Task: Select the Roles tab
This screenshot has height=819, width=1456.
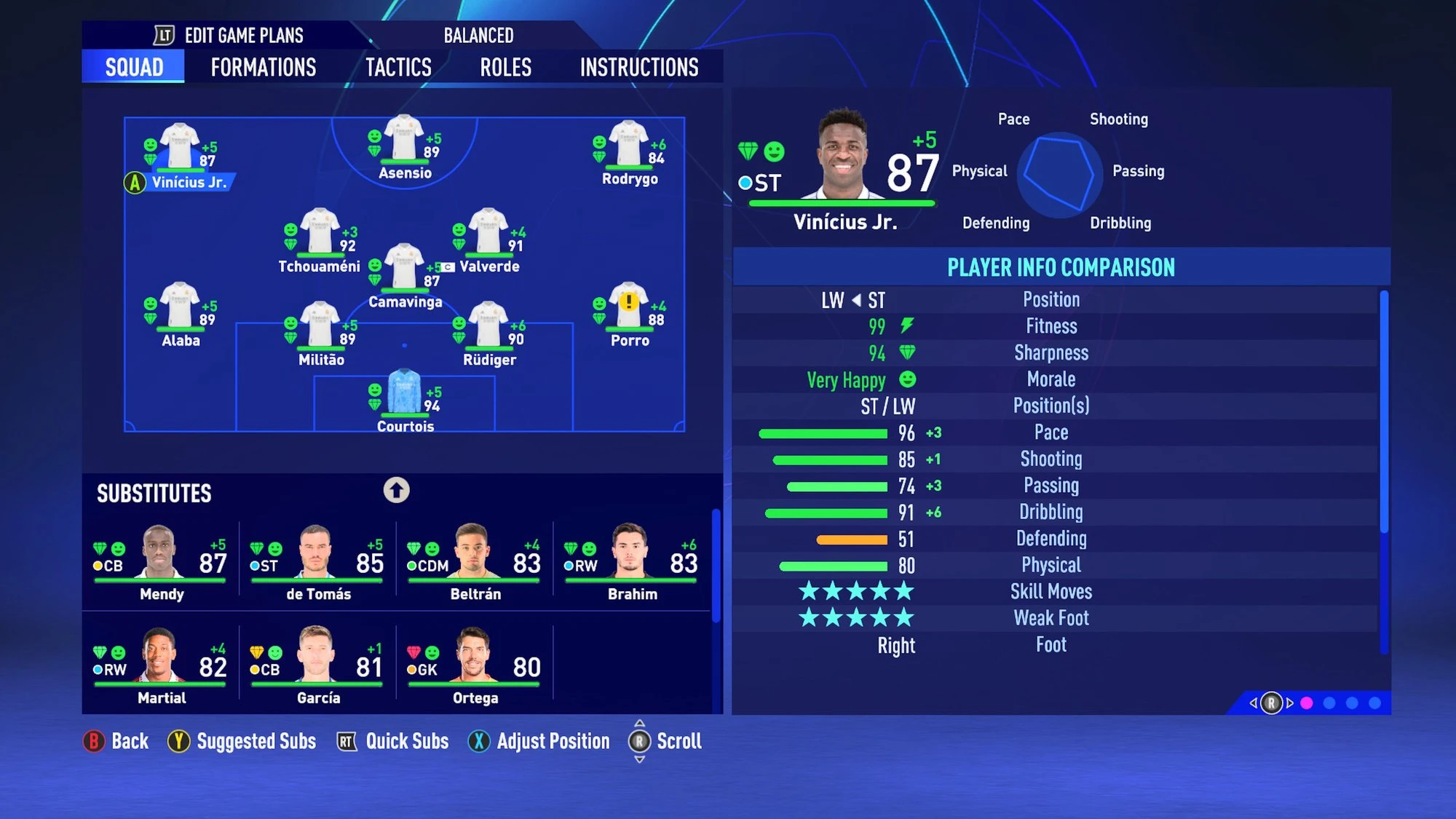Action: 505,68
